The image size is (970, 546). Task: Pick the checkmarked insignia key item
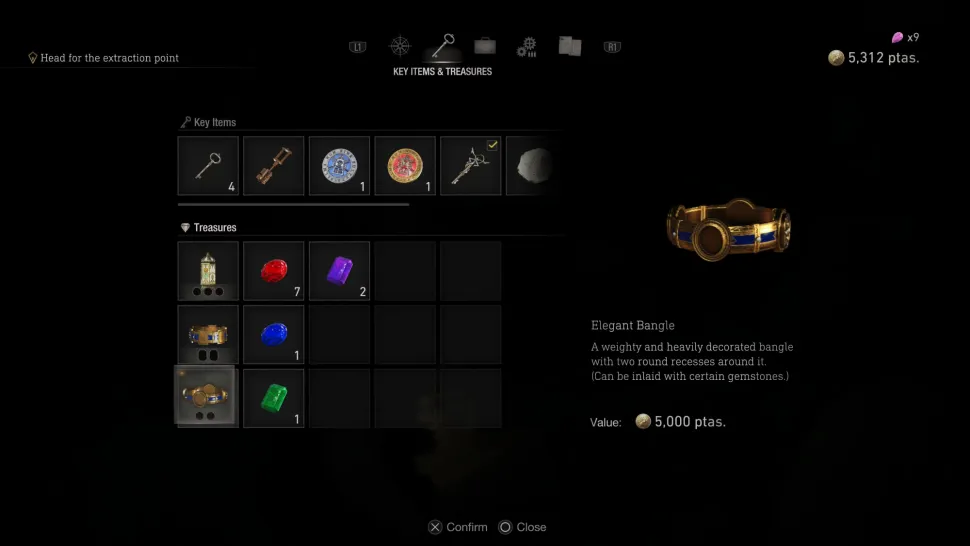point(470,166)
